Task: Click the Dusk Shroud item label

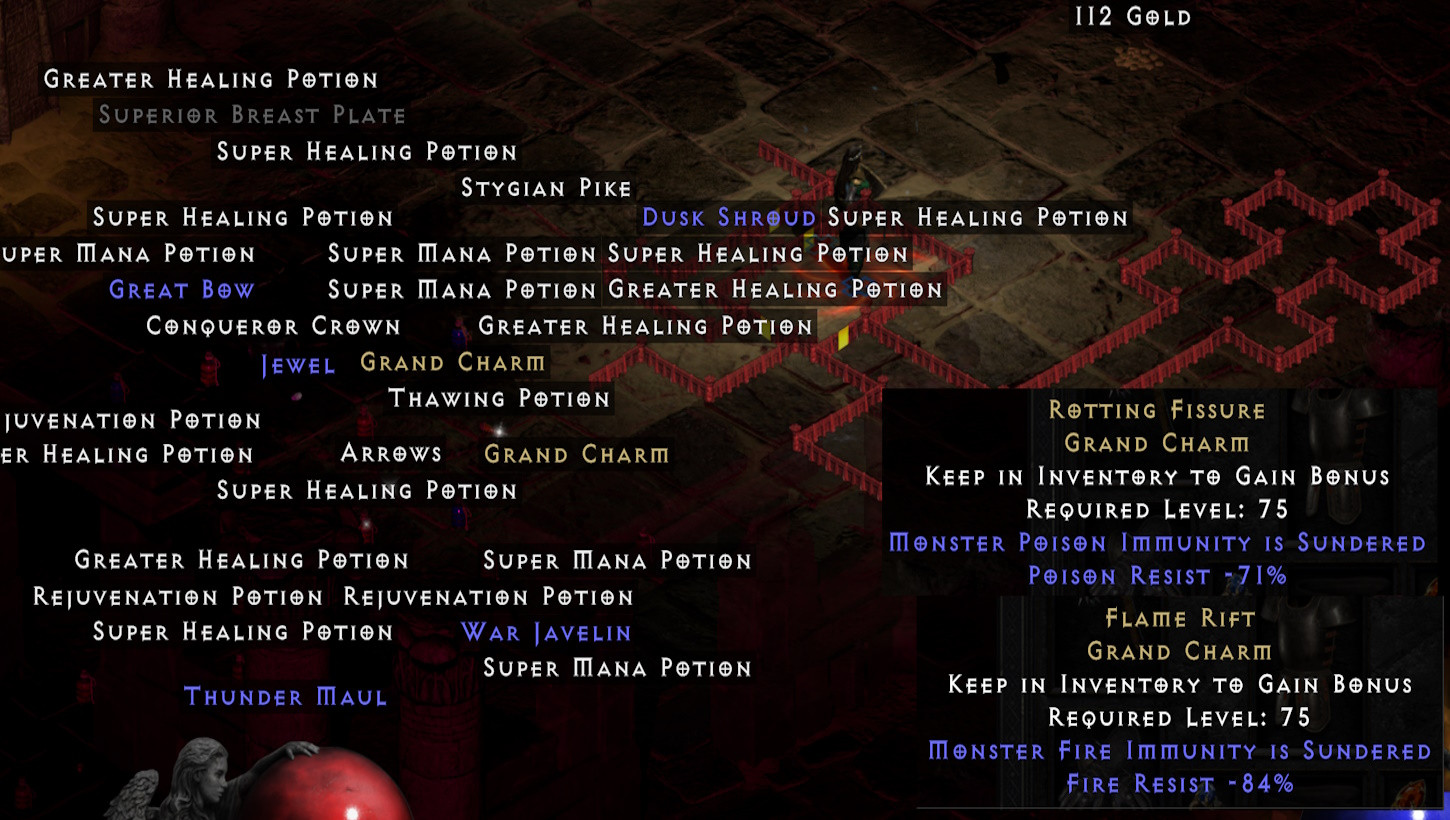Action: point(729,217)
